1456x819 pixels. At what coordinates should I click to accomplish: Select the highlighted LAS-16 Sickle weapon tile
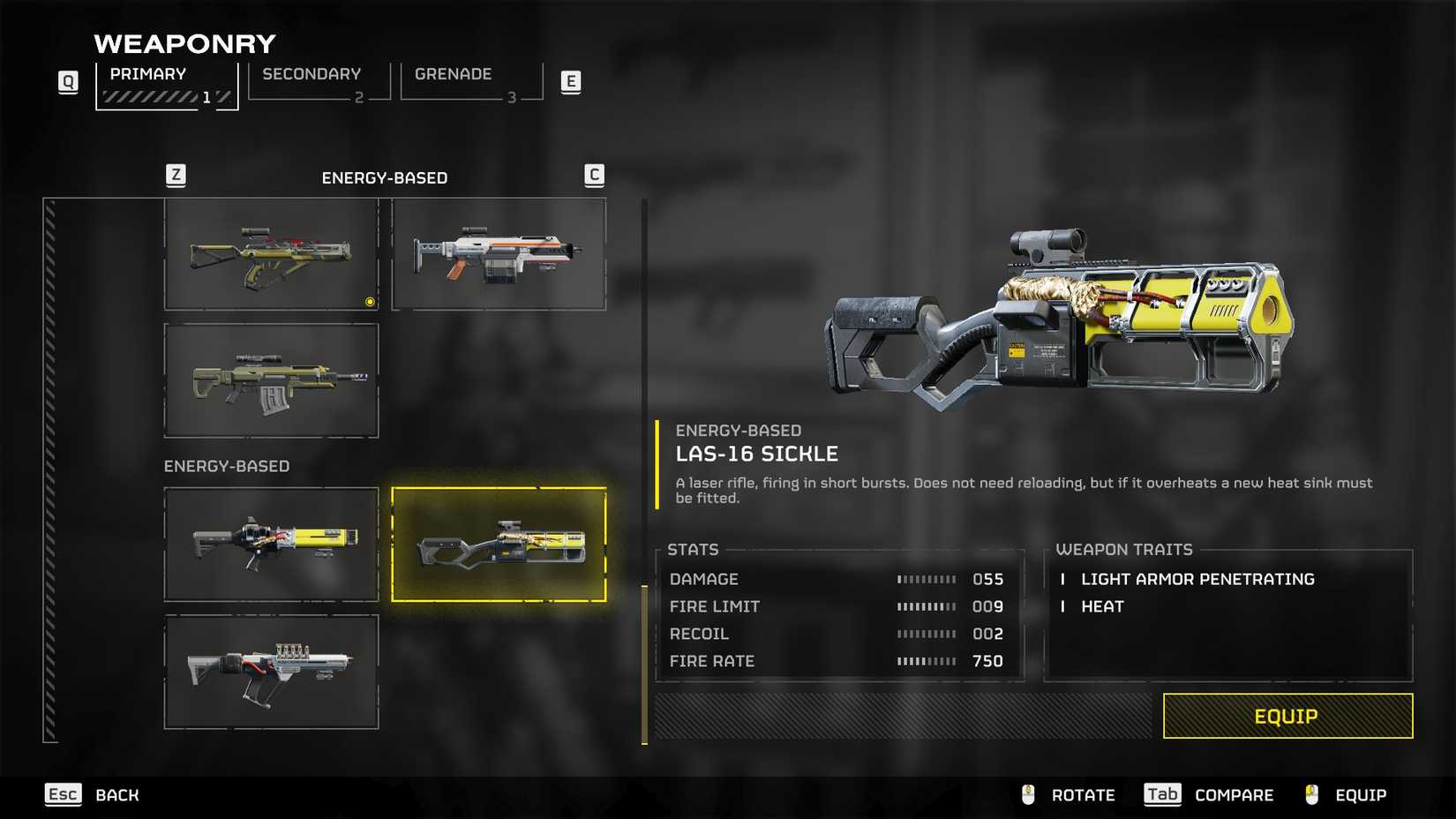pyautogui.click(x=499, y=545)
